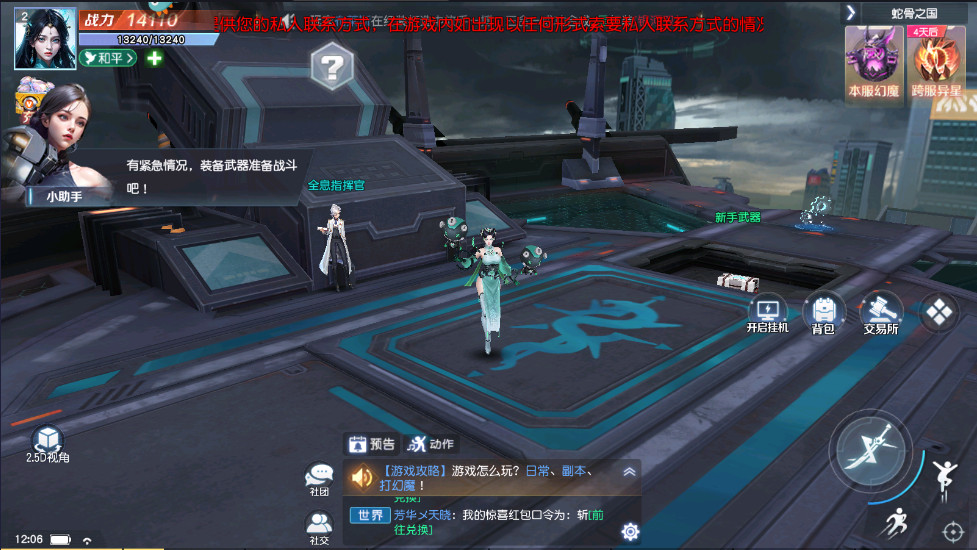The height and width of the screenshot is (550, 977).
Task: Tap the green plus button beside 和平
Action: point(155,58)
